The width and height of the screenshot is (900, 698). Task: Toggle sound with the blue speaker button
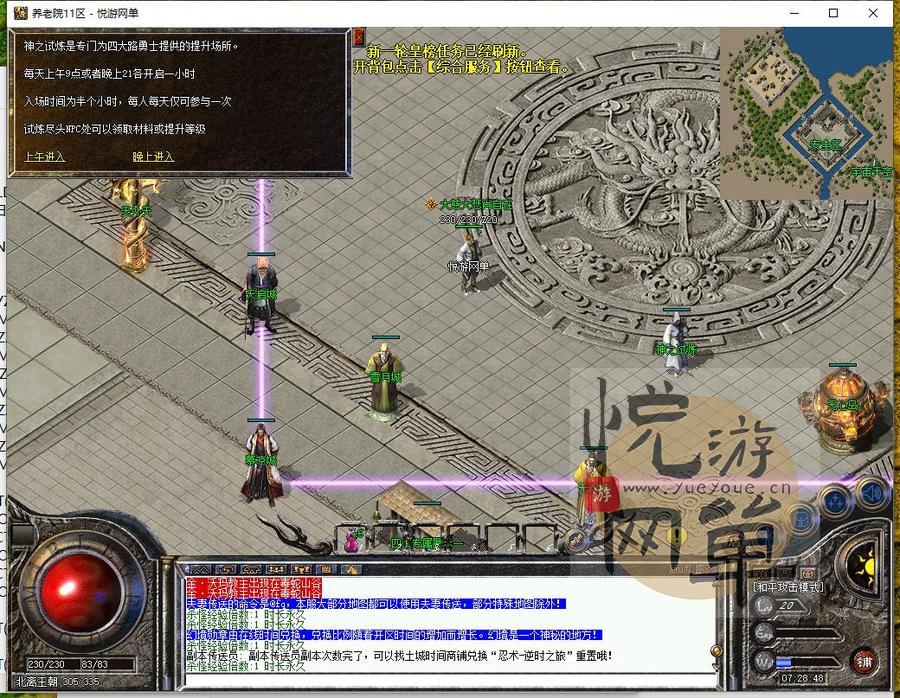click(x=872, y=491)
